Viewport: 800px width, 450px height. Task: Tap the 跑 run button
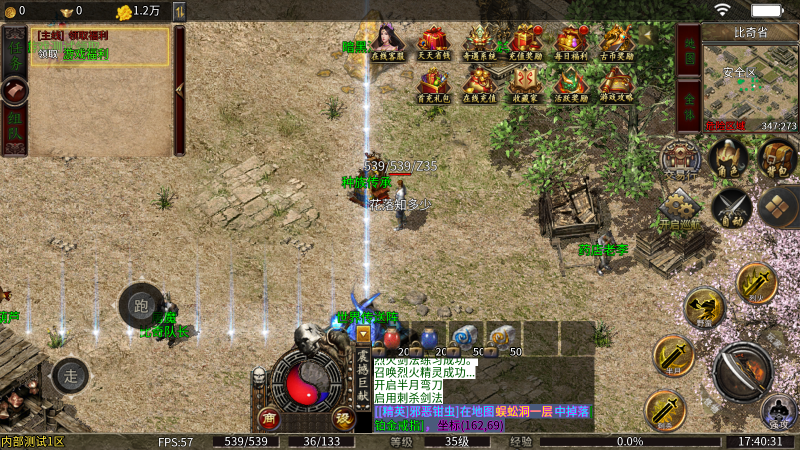click(x=141, y=306)
